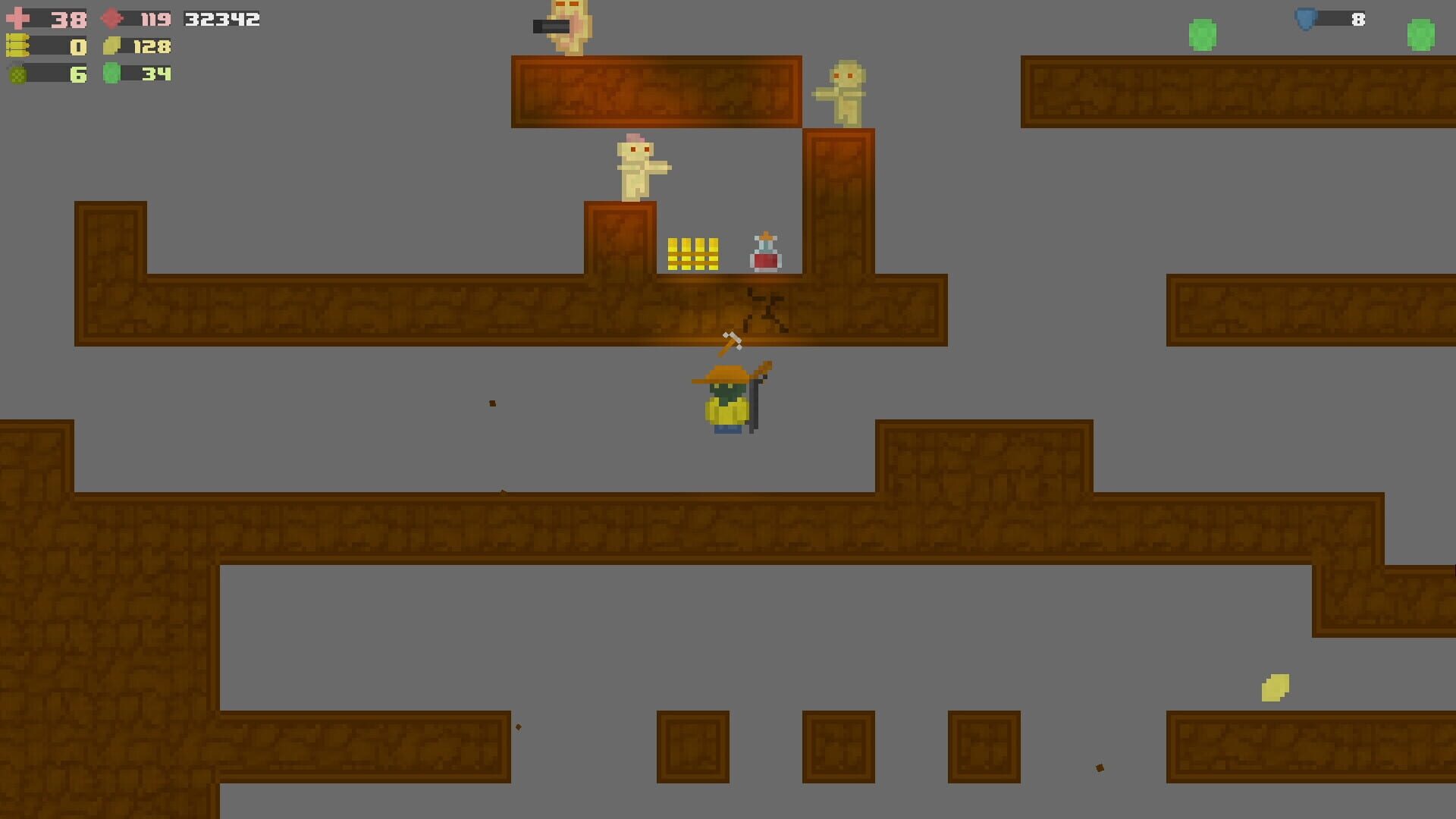Click the falling coin near the bottom right
Screen dimensions: 1456x819
1276,689
